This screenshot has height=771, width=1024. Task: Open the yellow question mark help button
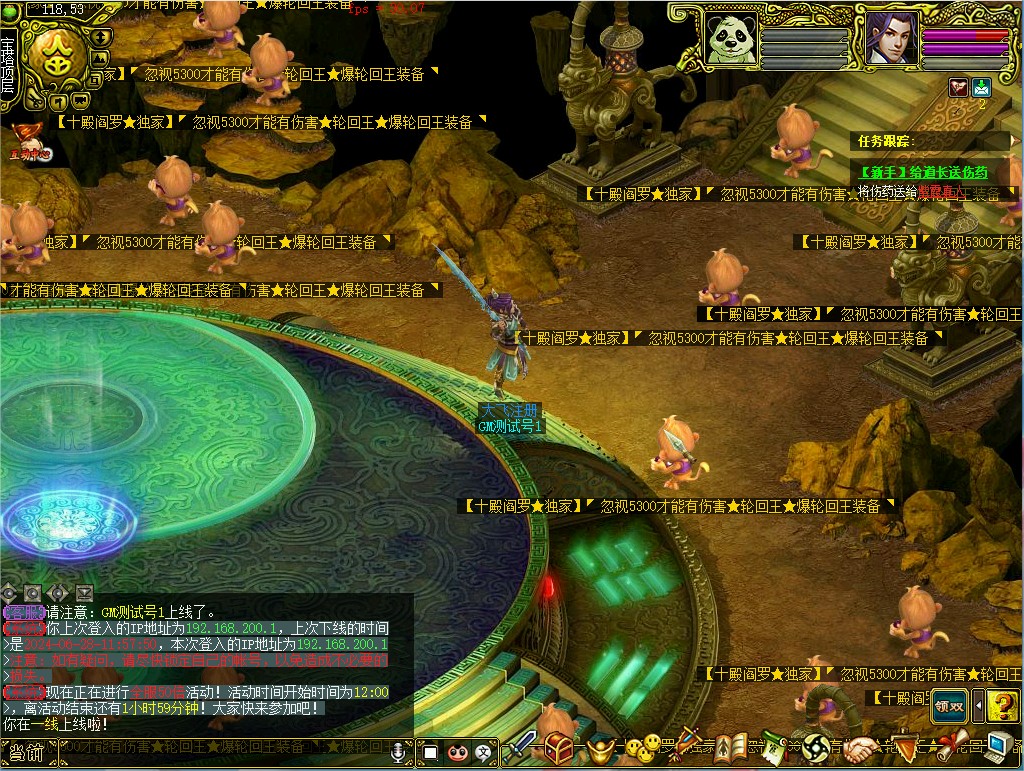point(1002,705)
